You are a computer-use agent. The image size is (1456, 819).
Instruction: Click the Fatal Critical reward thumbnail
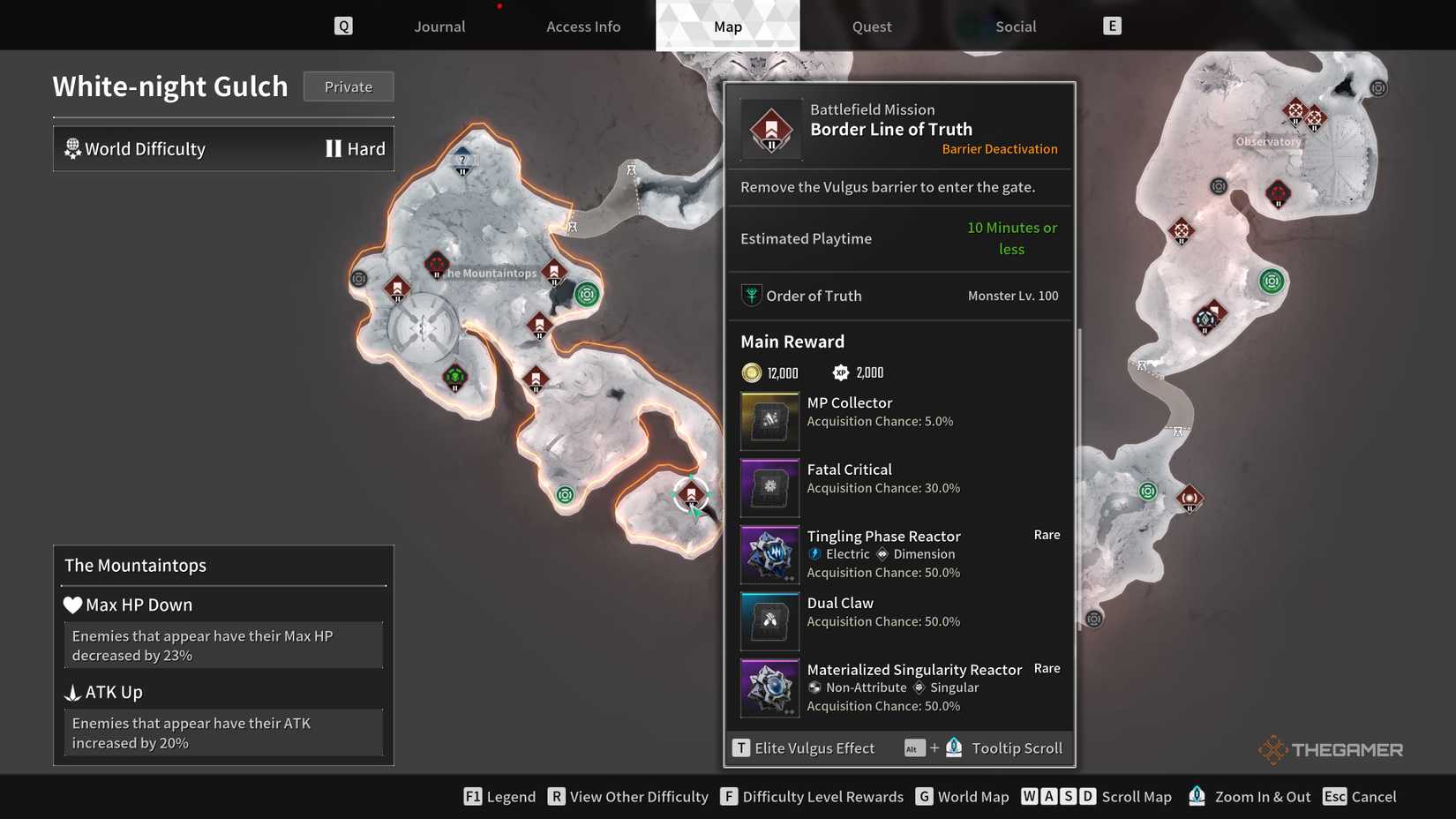point(769,487)
